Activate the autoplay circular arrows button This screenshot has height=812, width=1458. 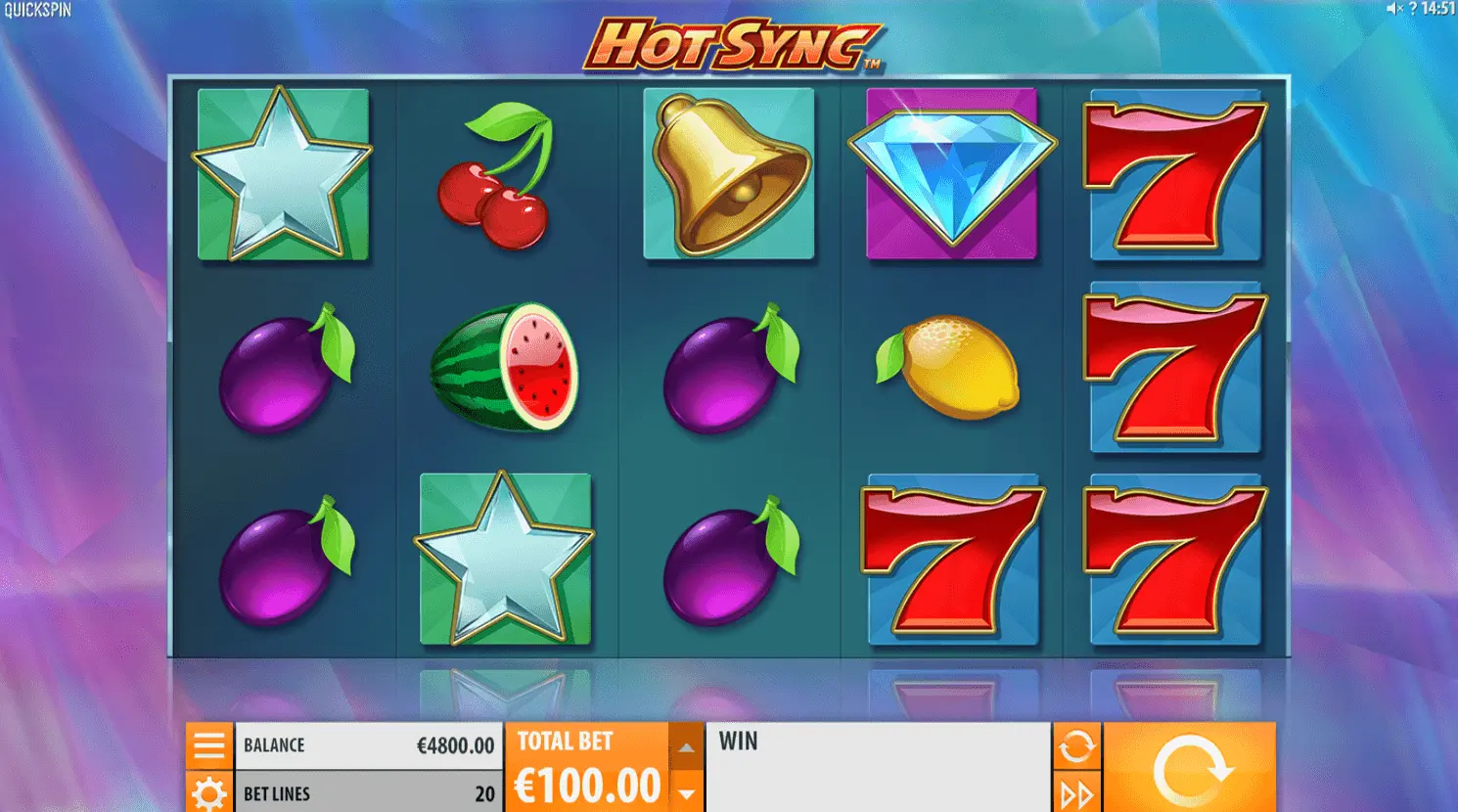click(x=1076, y=746)
